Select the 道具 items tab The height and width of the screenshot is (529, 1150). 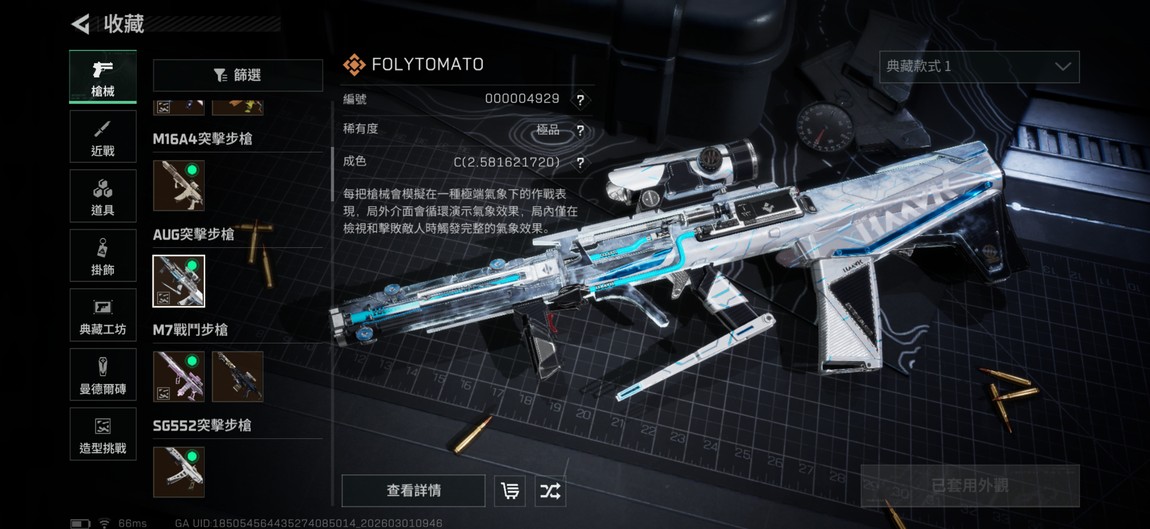[103, 196]
